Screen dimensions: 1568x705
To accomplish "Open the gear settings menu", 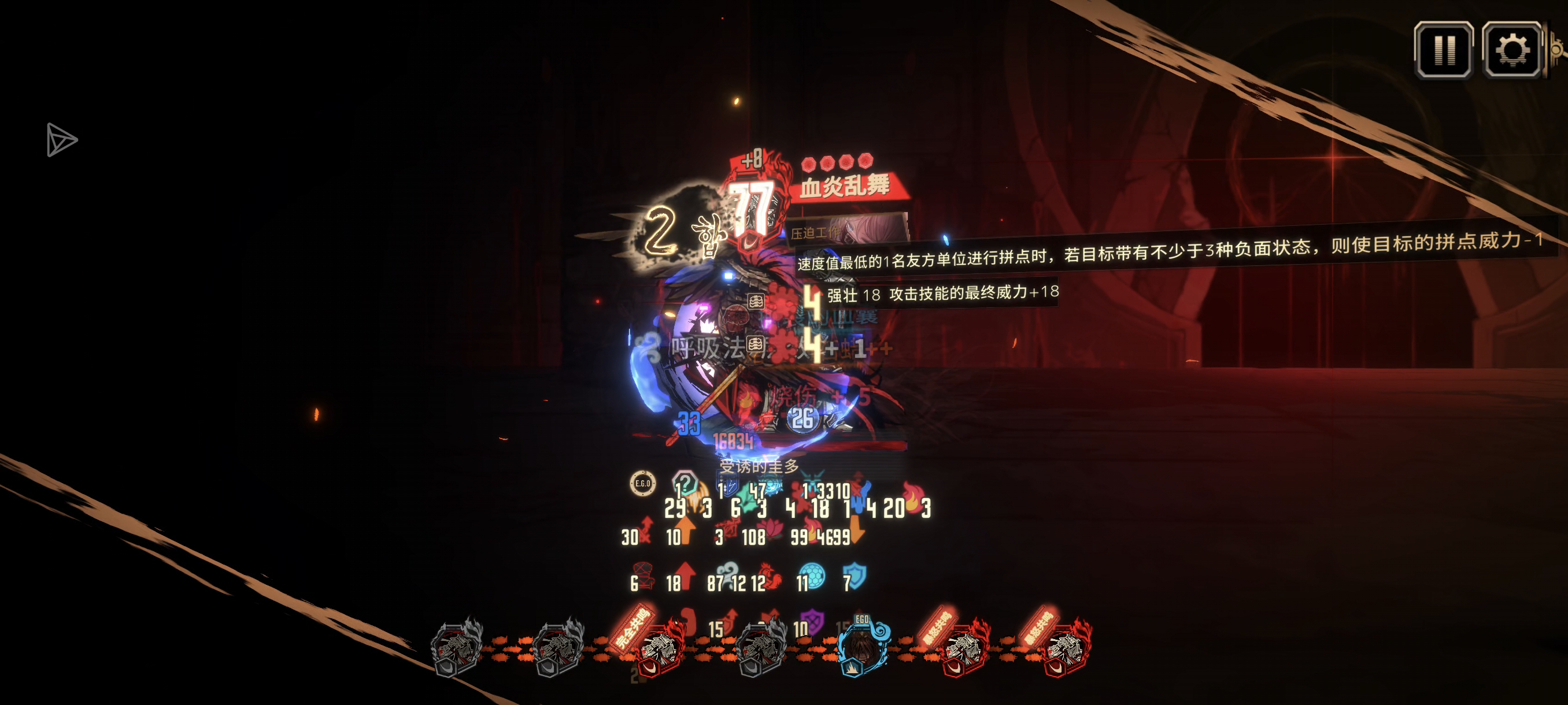I will (x=1511, y=50).
